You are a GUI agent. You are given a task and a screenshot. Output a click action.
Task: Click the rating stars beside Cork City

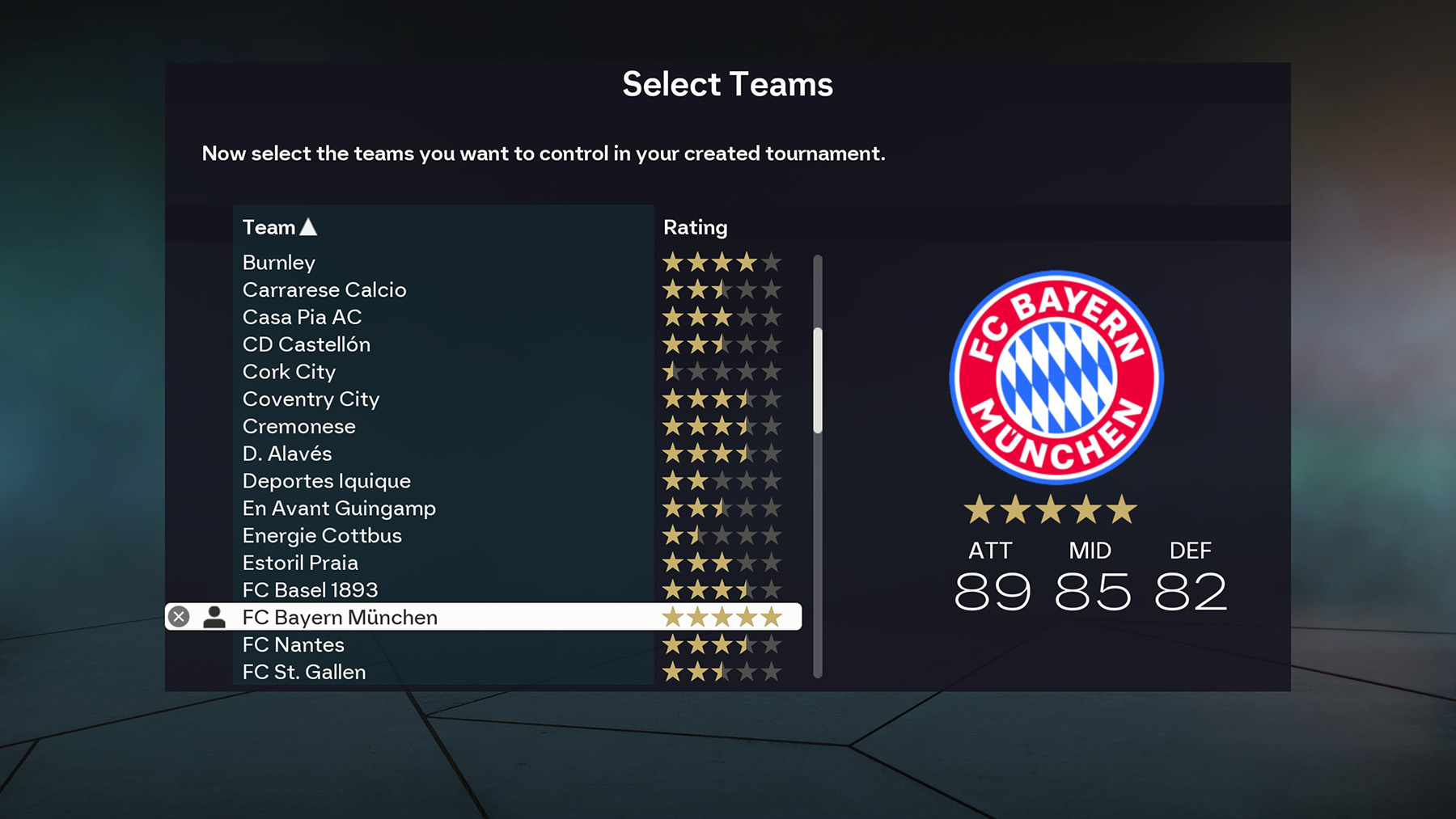click(x=722, y=371)
